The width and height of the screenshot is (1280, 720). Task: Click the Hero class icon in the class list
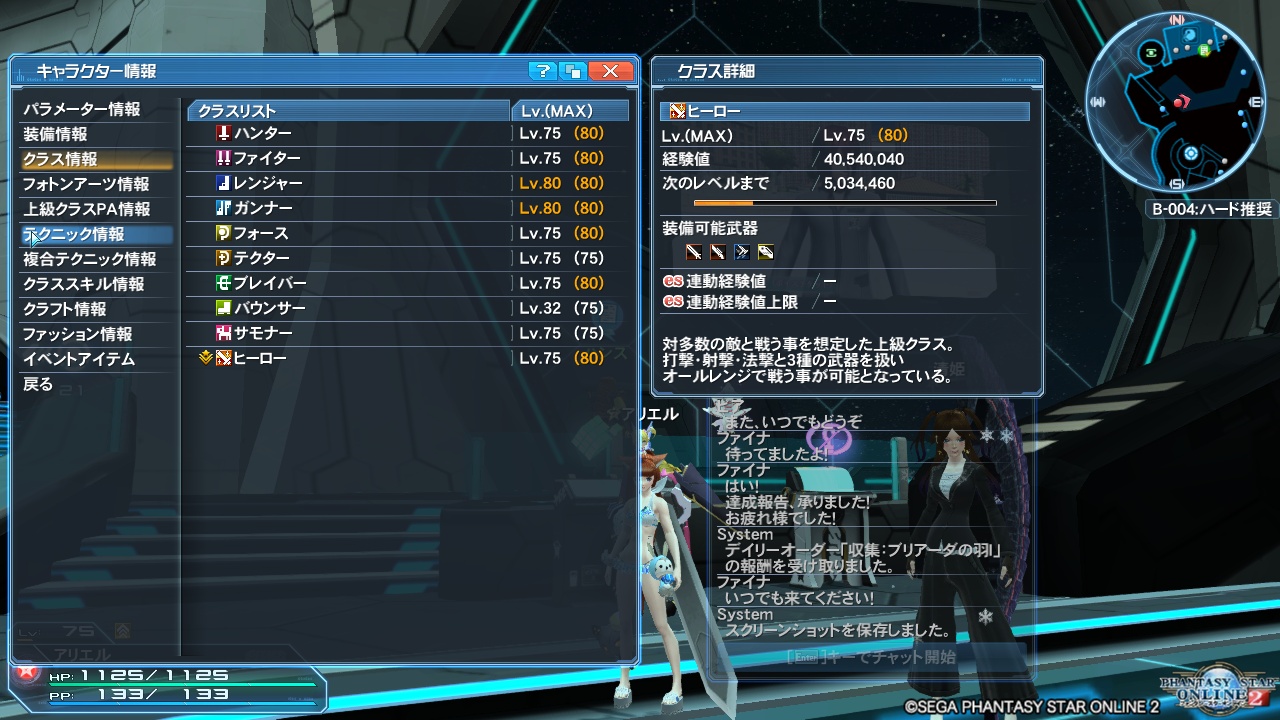click(224, 358)
